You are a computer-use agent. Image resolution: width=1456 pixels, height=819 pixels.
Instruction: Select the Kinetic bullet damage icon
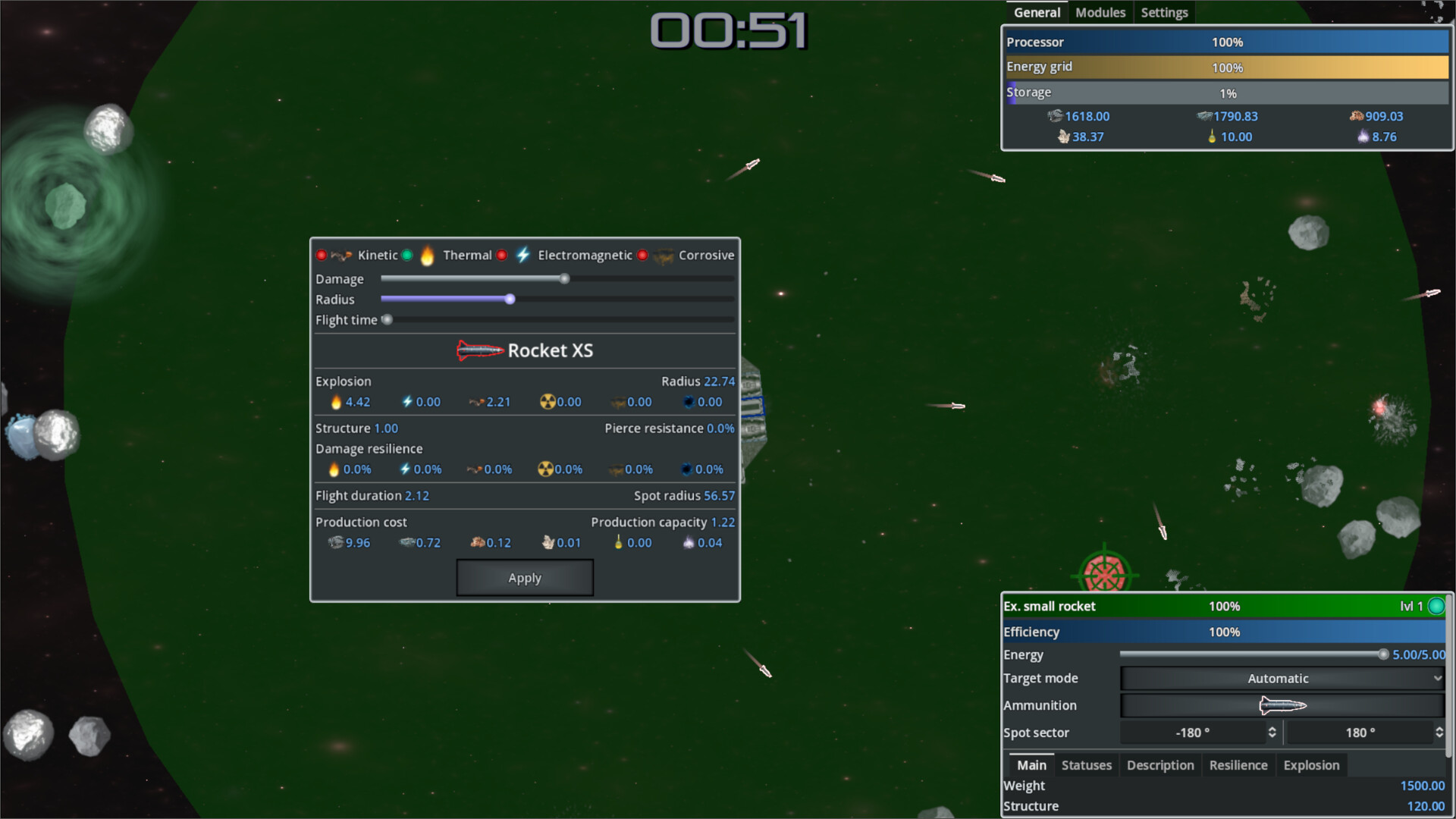340,256
